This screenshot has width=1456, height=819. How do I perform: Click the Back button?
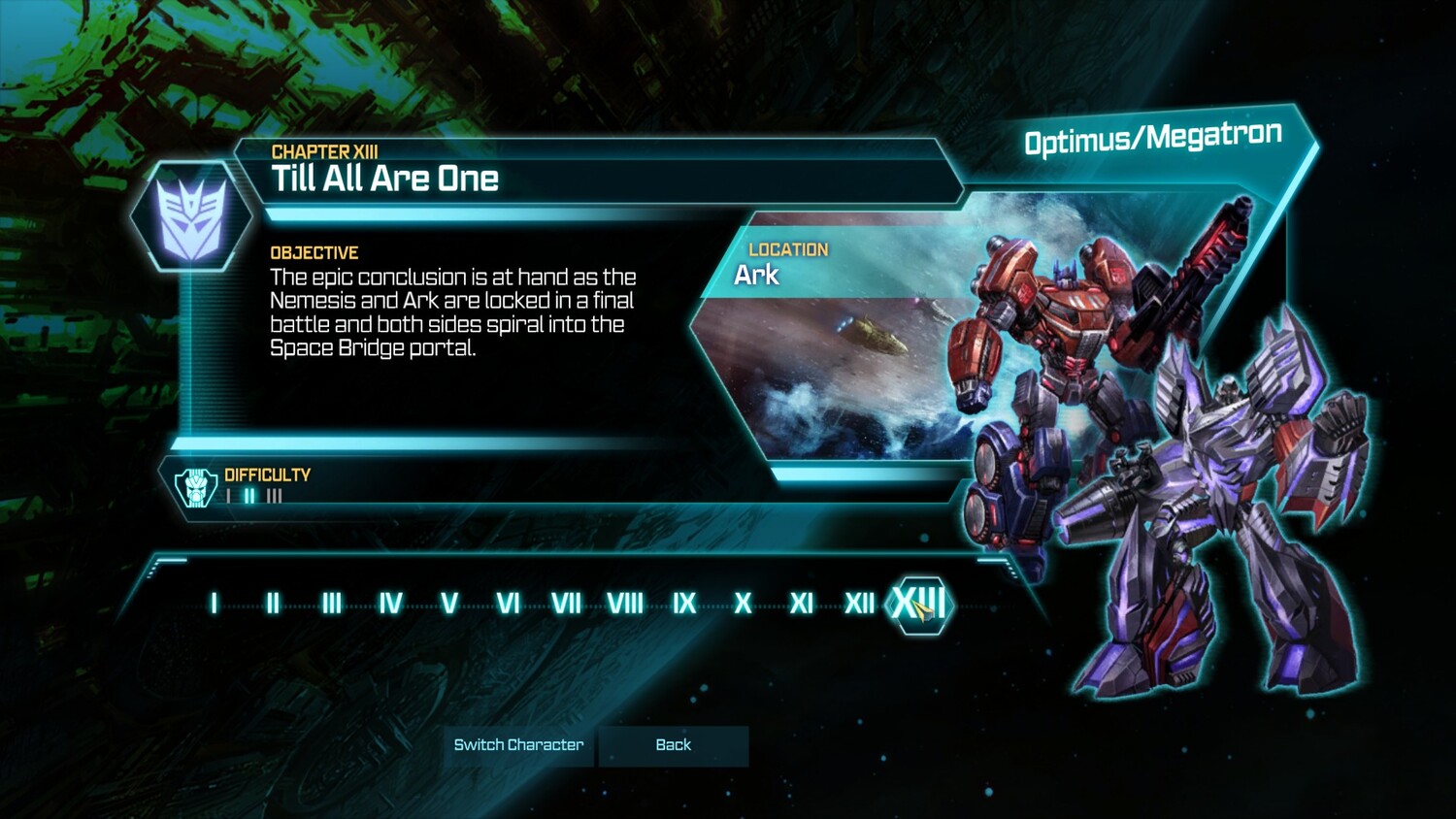[x=674, y=745]
